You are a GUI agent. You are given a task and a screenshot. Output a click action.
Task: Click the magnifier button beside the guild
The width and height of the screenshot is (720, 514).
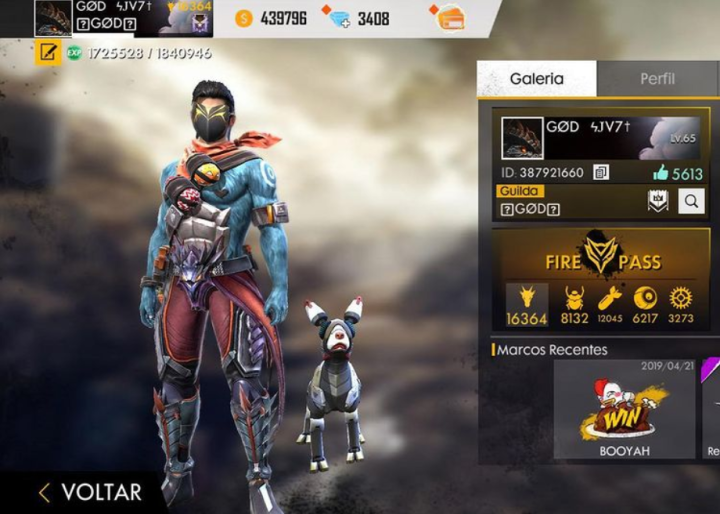point(691,201)
